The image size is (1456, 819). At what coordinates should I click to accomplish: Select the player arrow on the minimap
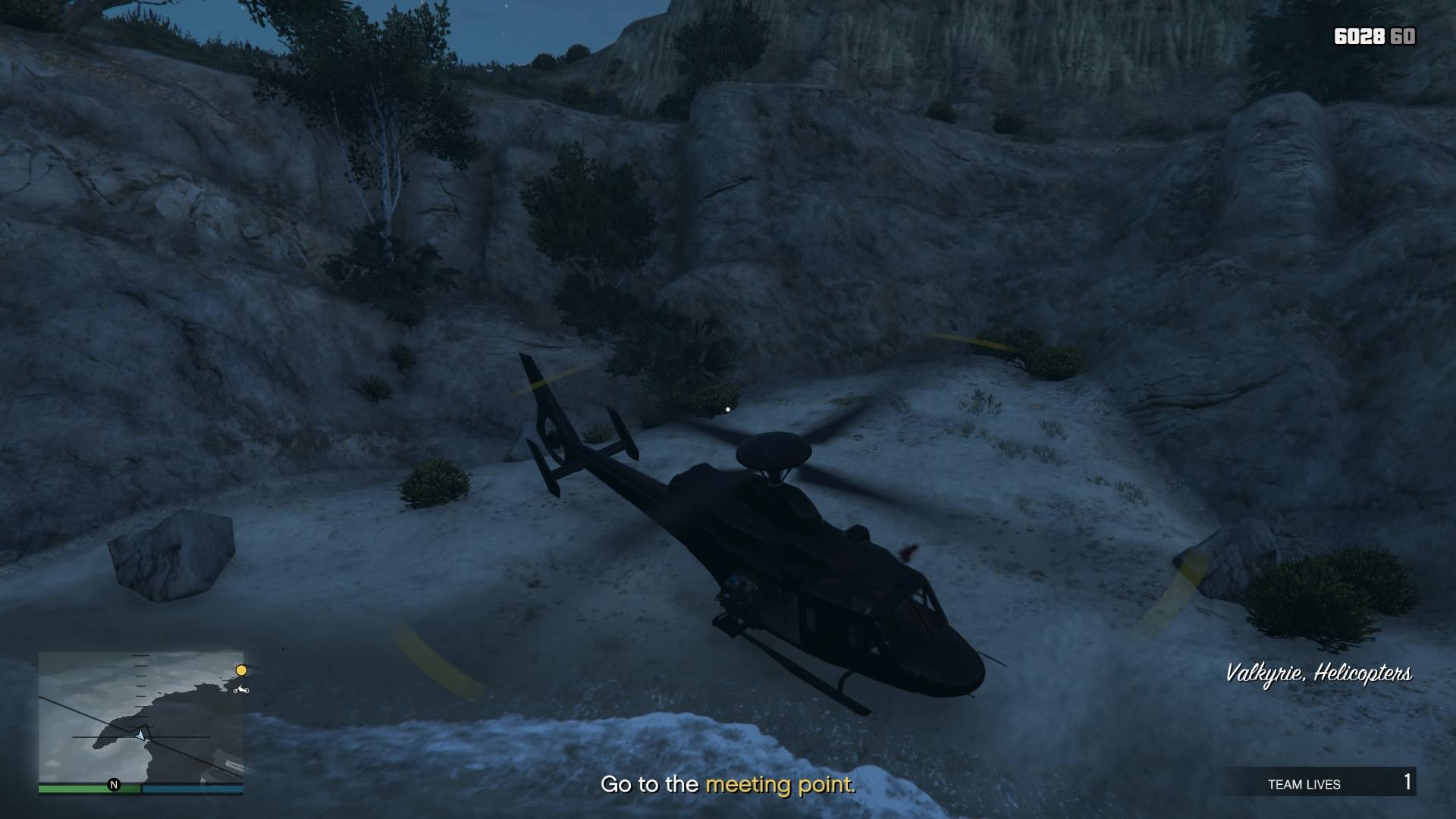tap(140, 736)
